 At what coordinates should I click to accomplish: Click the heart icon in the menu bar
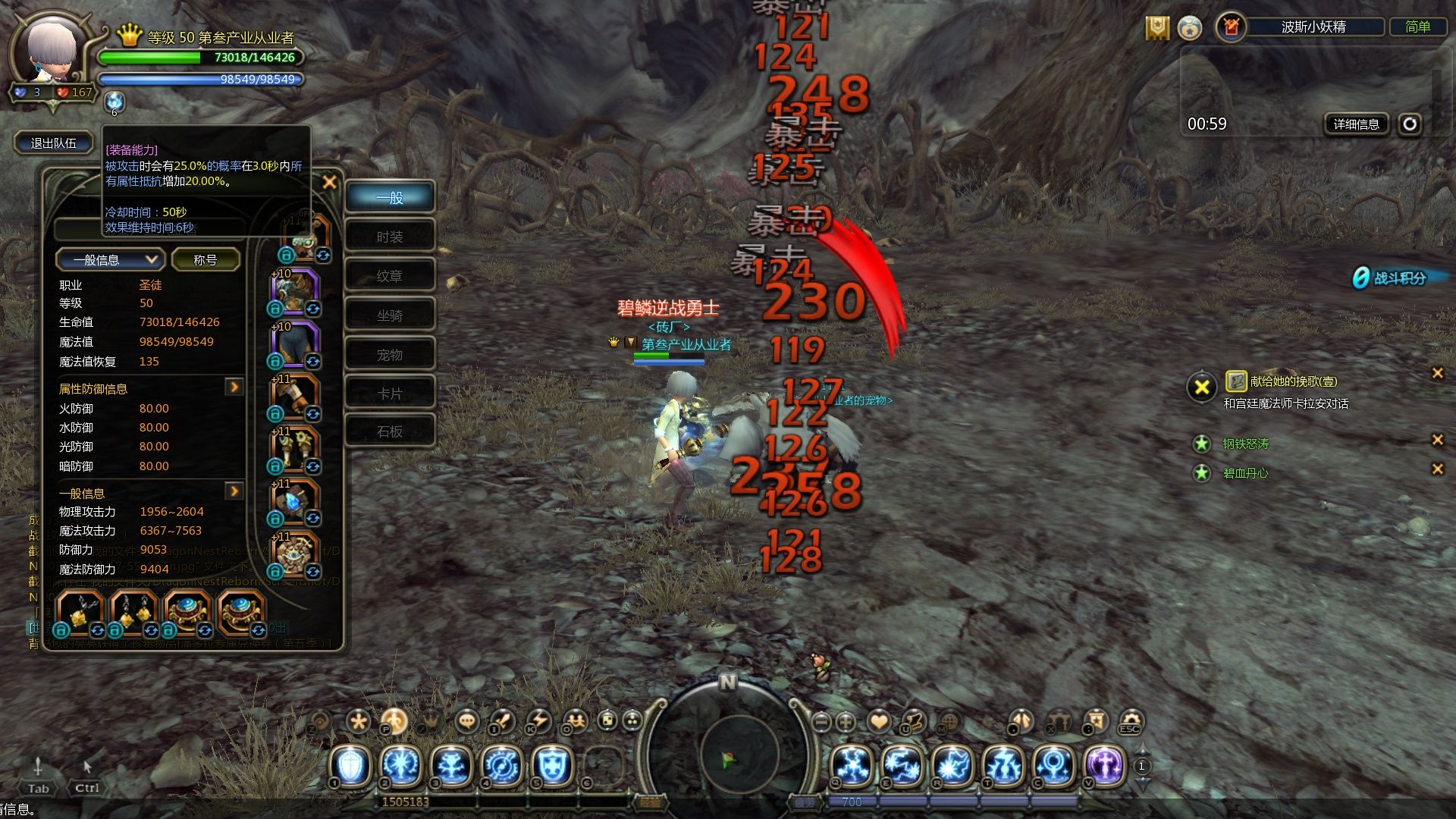click(x=879, y=722)
